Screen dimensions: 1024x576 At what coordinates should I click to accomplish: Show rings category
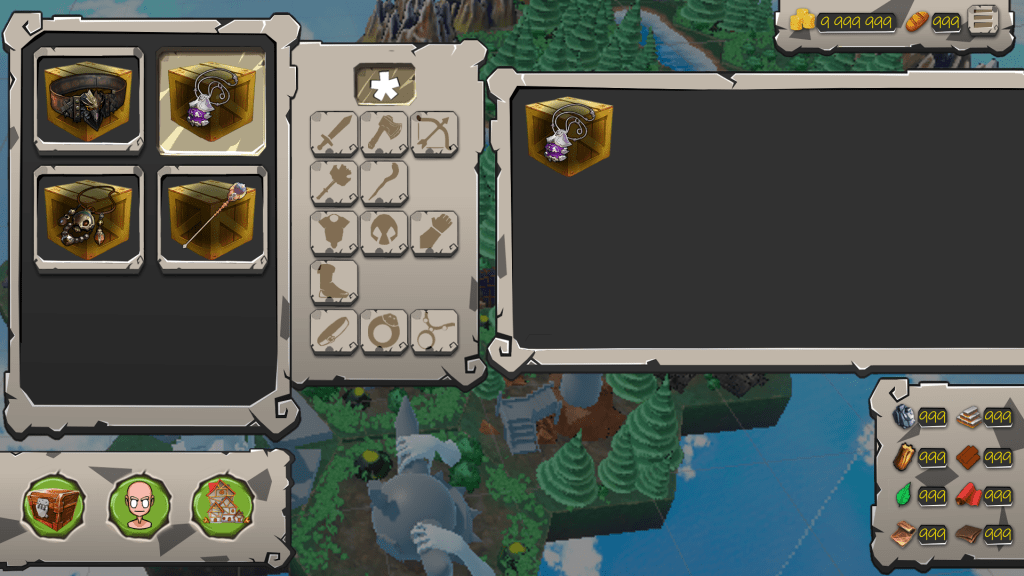pyautogui.click(x=384, y=332)
